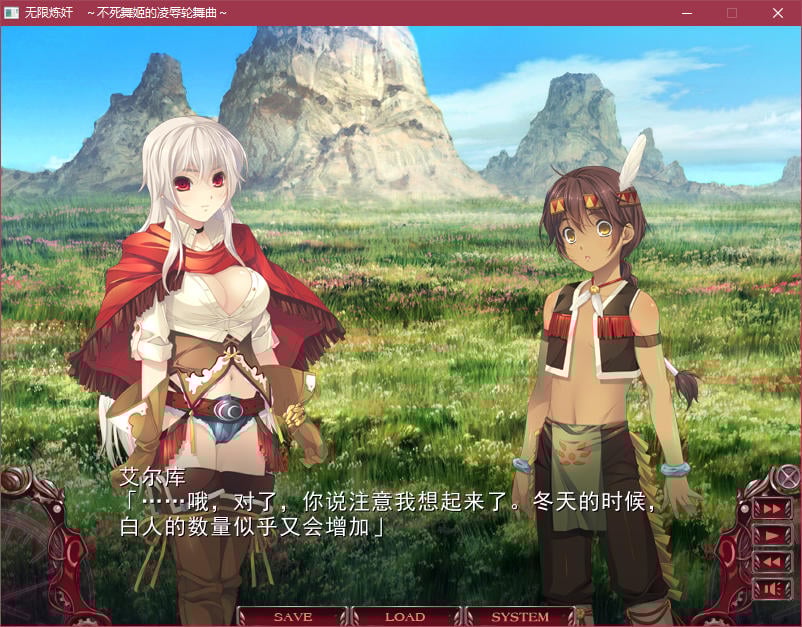Start auto-play with the single arrow button
This screenshot has height=627, width=802.
pyautogui.click(x=770, y=536)
